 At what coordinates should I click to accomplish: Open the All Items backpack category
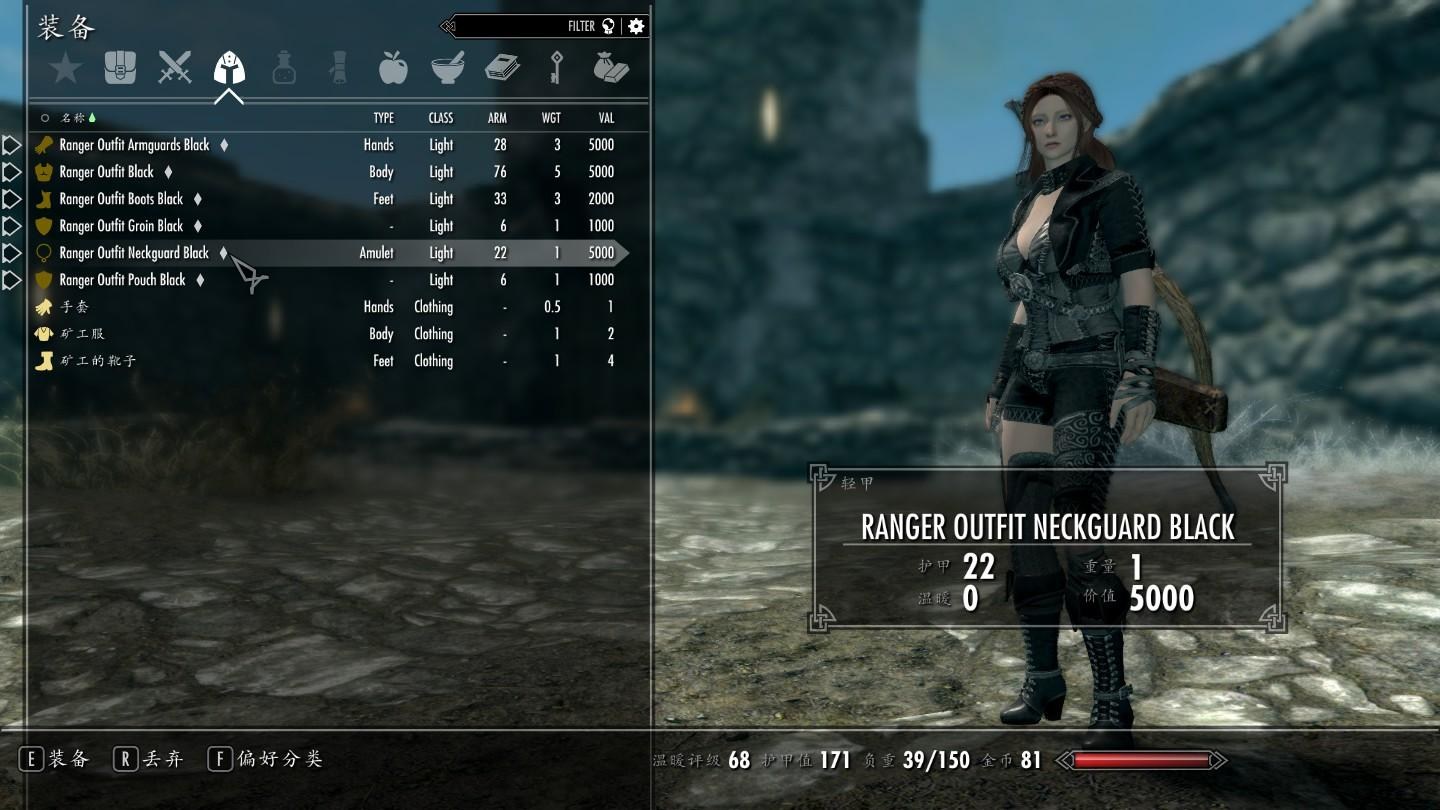coord(120,70)
